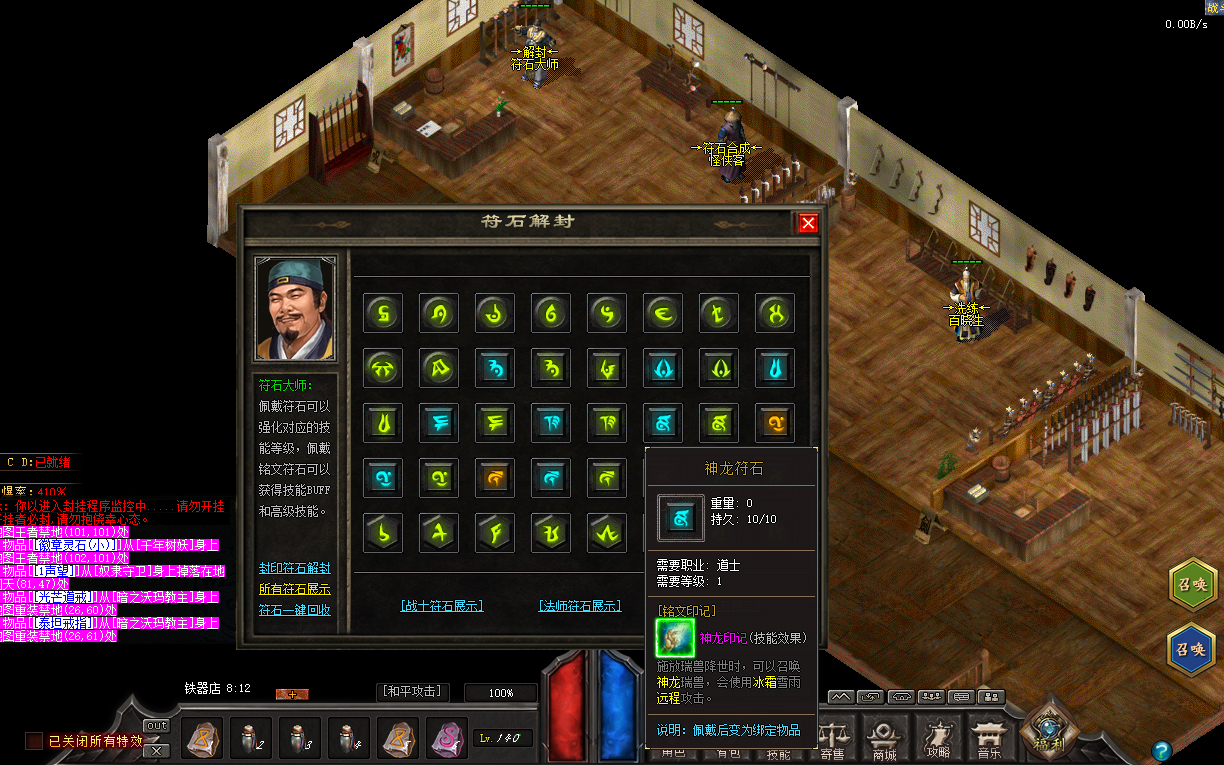Use the potion bottle in hotbar slot 2
Viewport: 1224px width, 765px height.
coord(251,739)
